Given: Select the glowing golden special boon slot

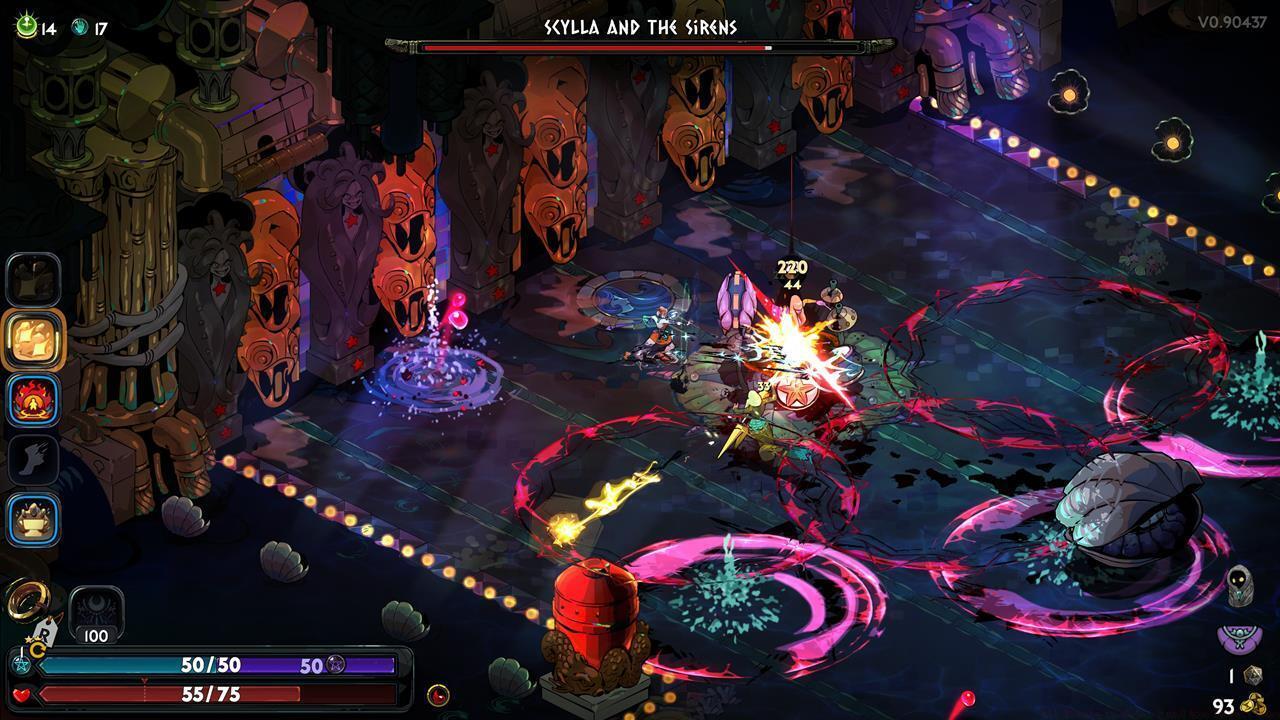Looking at the screenshot, I should click(34, 340).
